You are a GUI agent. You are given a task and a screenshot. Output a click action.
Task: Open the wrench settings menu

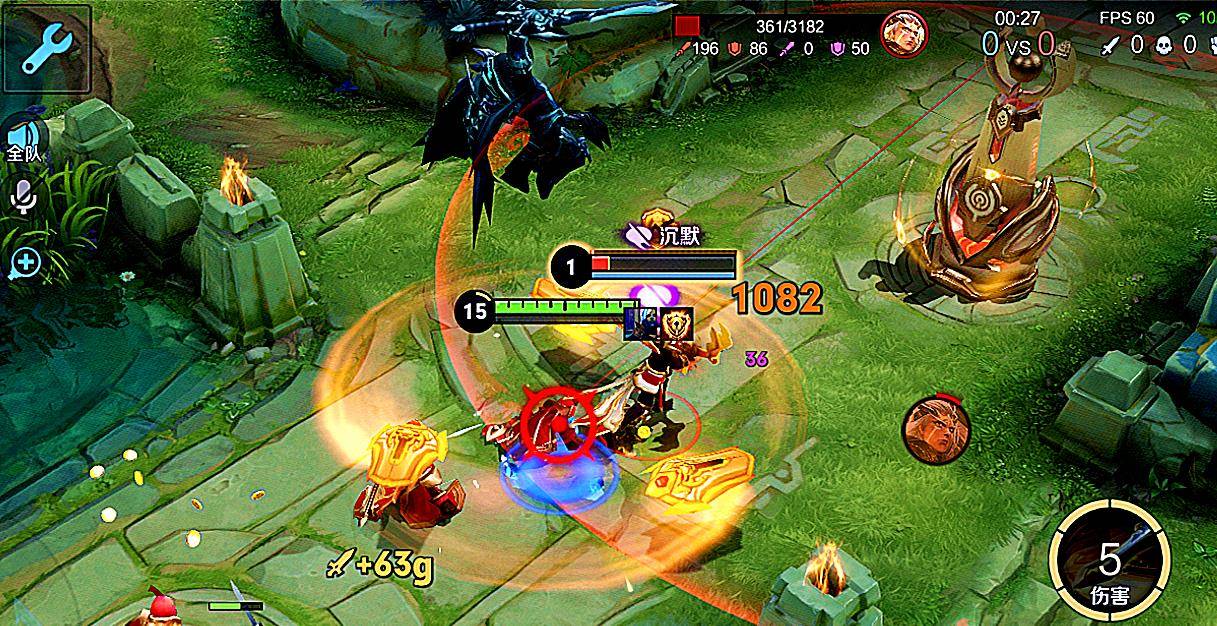click(47, 47)
